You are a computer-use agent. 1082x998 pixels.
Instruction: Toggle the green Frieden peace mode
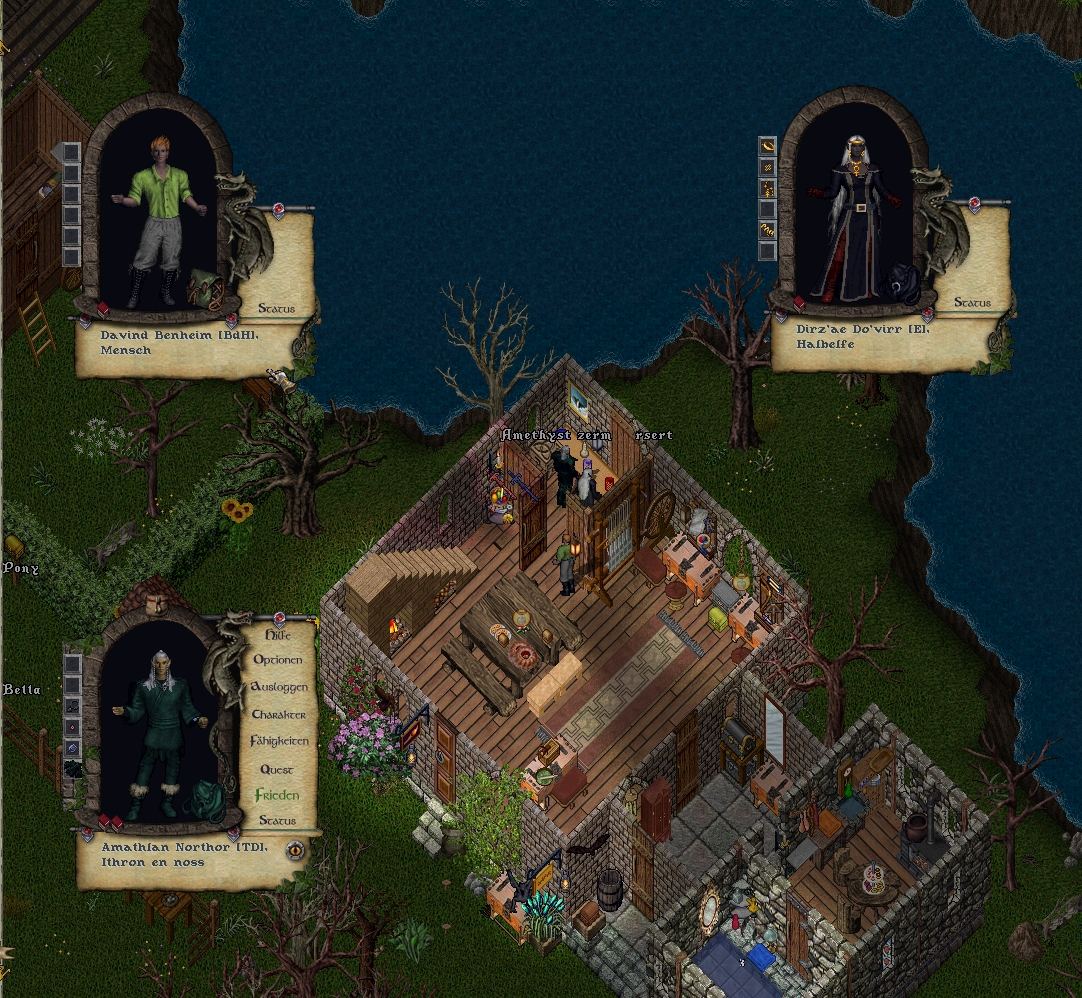click(277, 795)
